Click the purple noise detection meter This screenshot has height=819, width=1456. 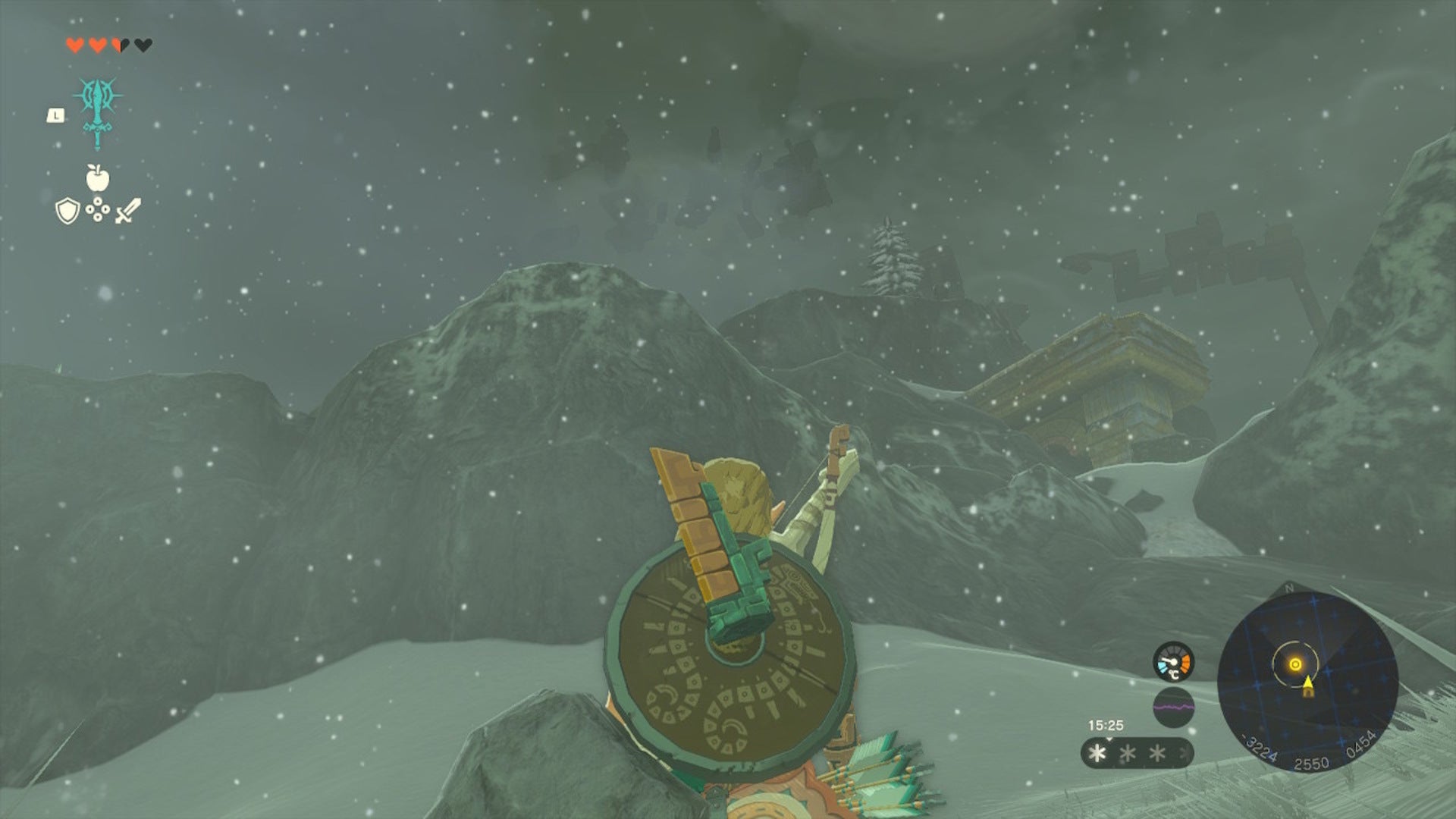pos(1174,707)
